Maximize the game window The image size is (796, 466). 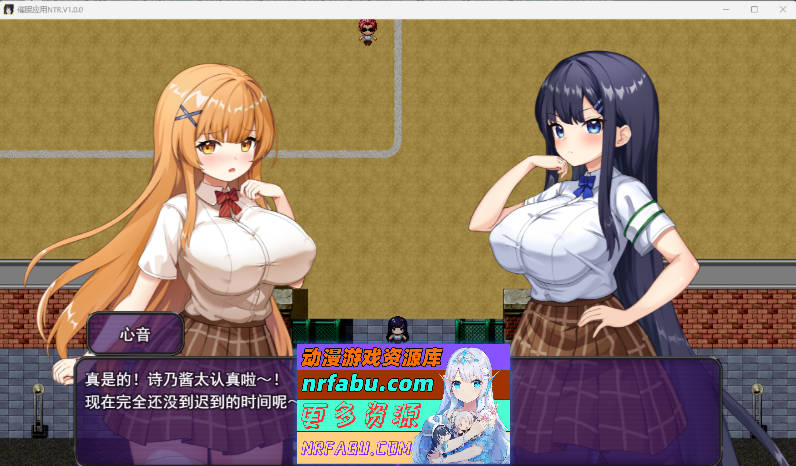[x=754, y=9]
